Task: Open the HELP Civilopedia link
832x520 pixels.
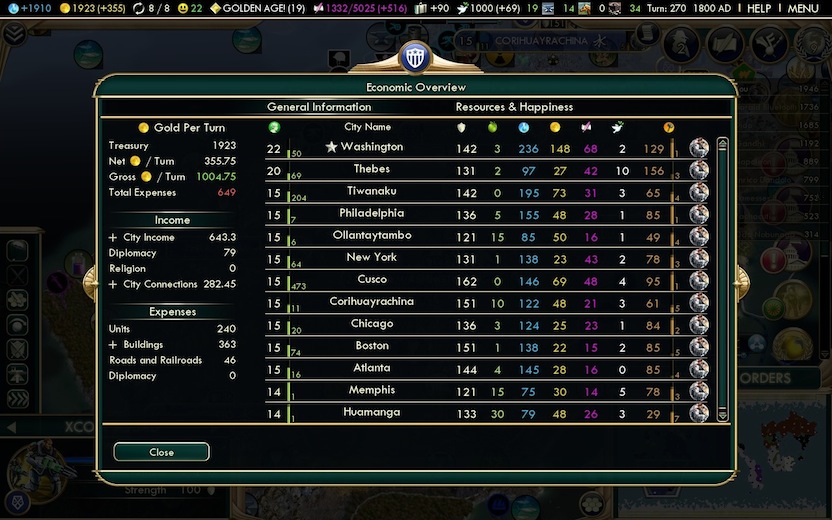Action: coord(759,8)
